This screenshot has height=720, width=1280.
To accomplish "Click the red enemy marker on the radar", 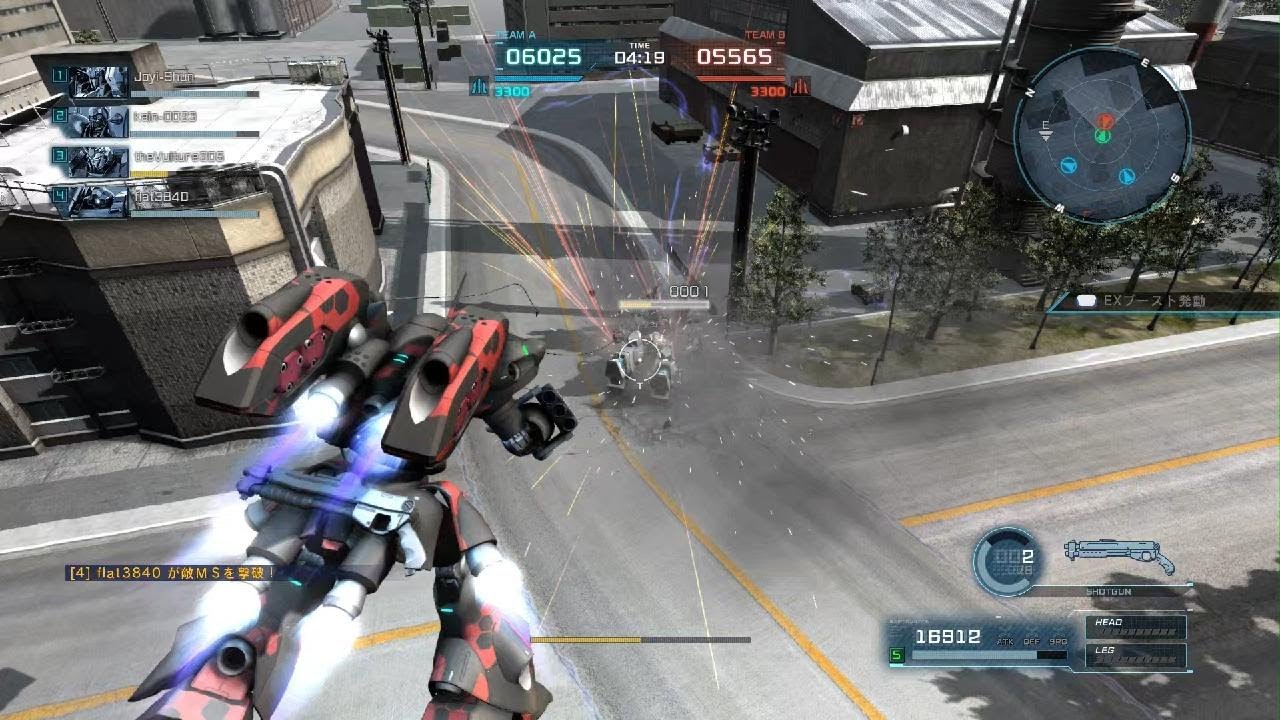I will 1104,121.
